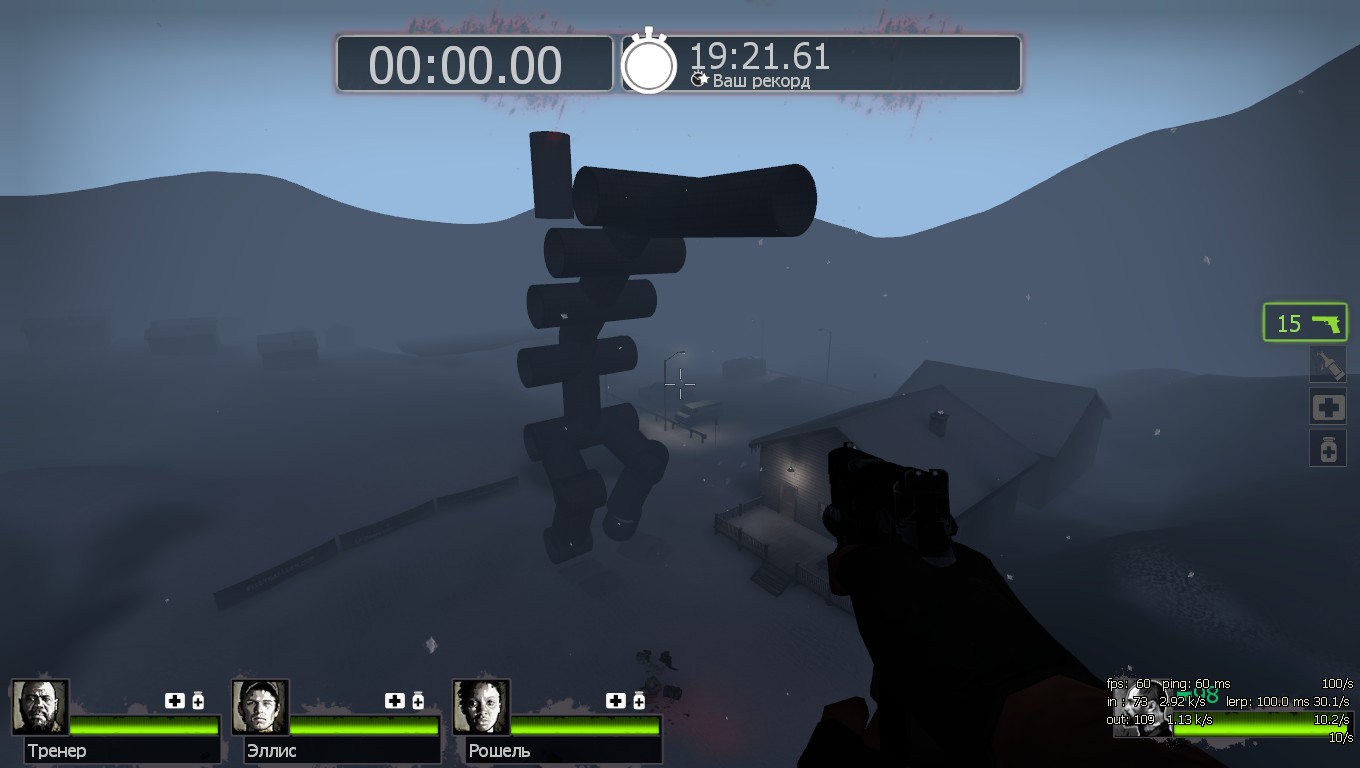Choose the throwable bottle slot

tap(1328, 364)
